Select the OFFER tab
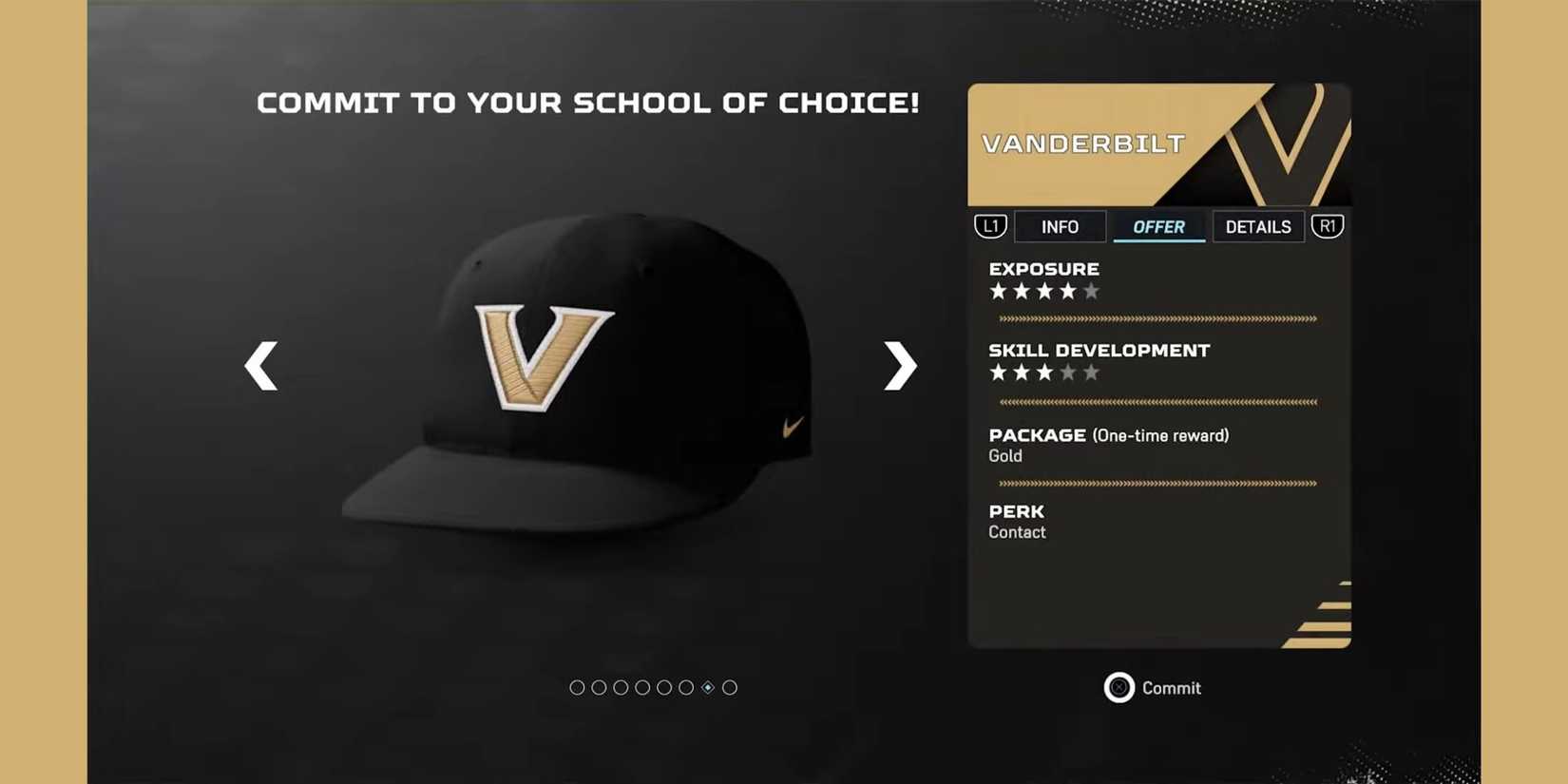This screenshot has height=784, width=1568. tap(1158, 226)
